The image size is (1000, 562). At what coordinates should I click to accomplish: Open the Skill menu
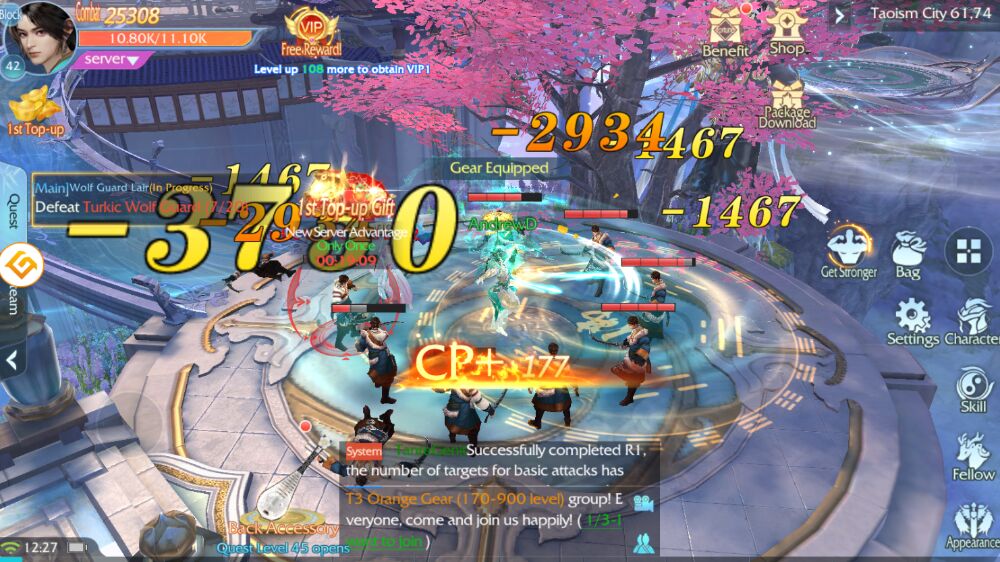973,390
